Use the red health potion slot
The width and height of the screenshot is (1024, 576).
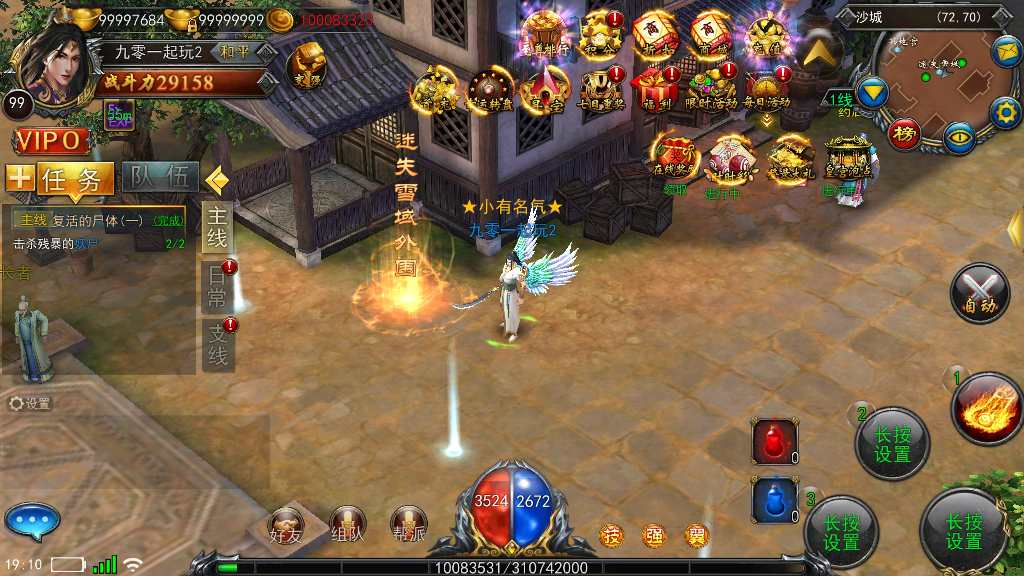[775, 442]
